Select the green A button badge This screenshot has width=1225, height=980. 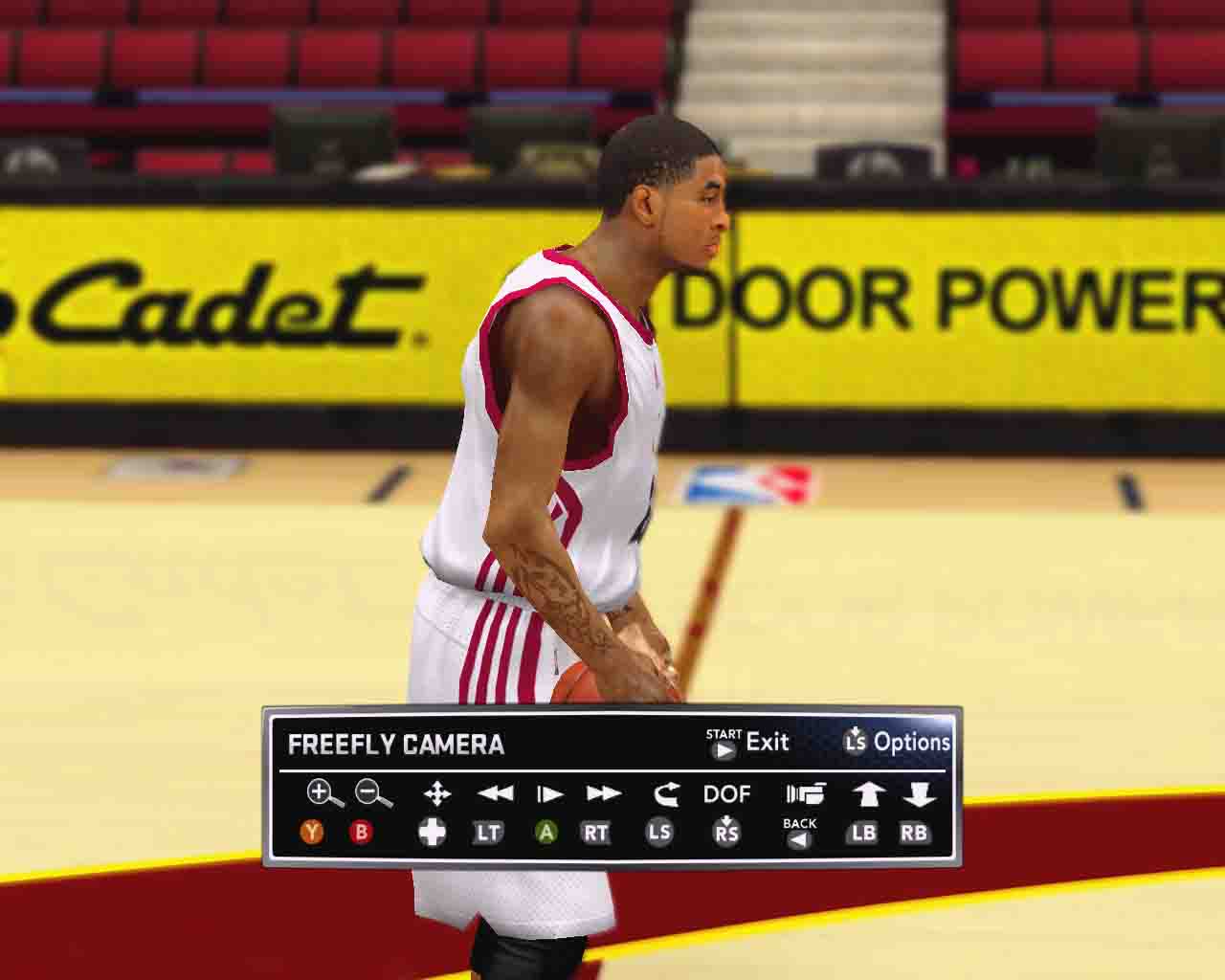click(547, 833)
